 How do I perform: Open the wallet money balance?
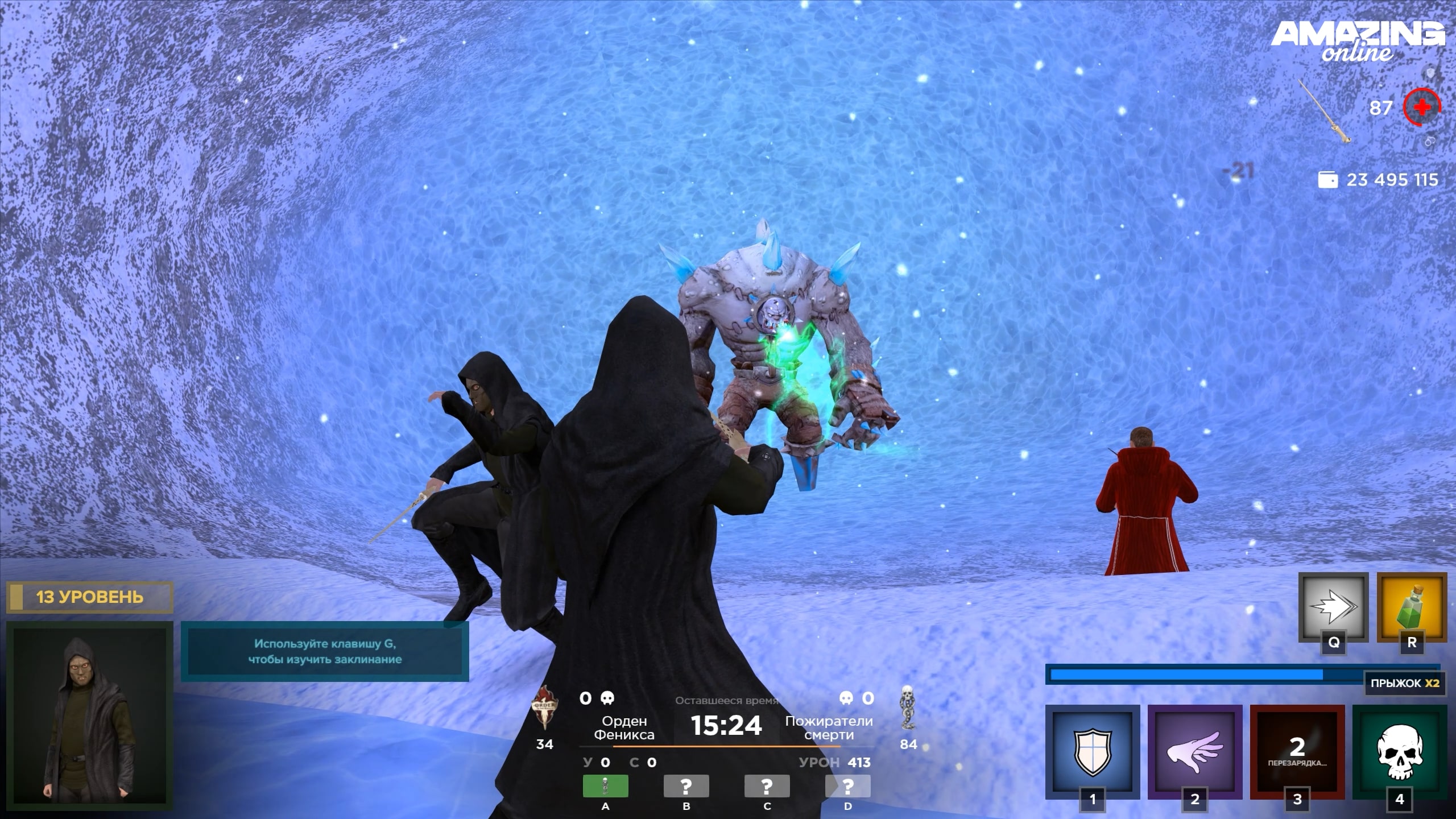1378,180
